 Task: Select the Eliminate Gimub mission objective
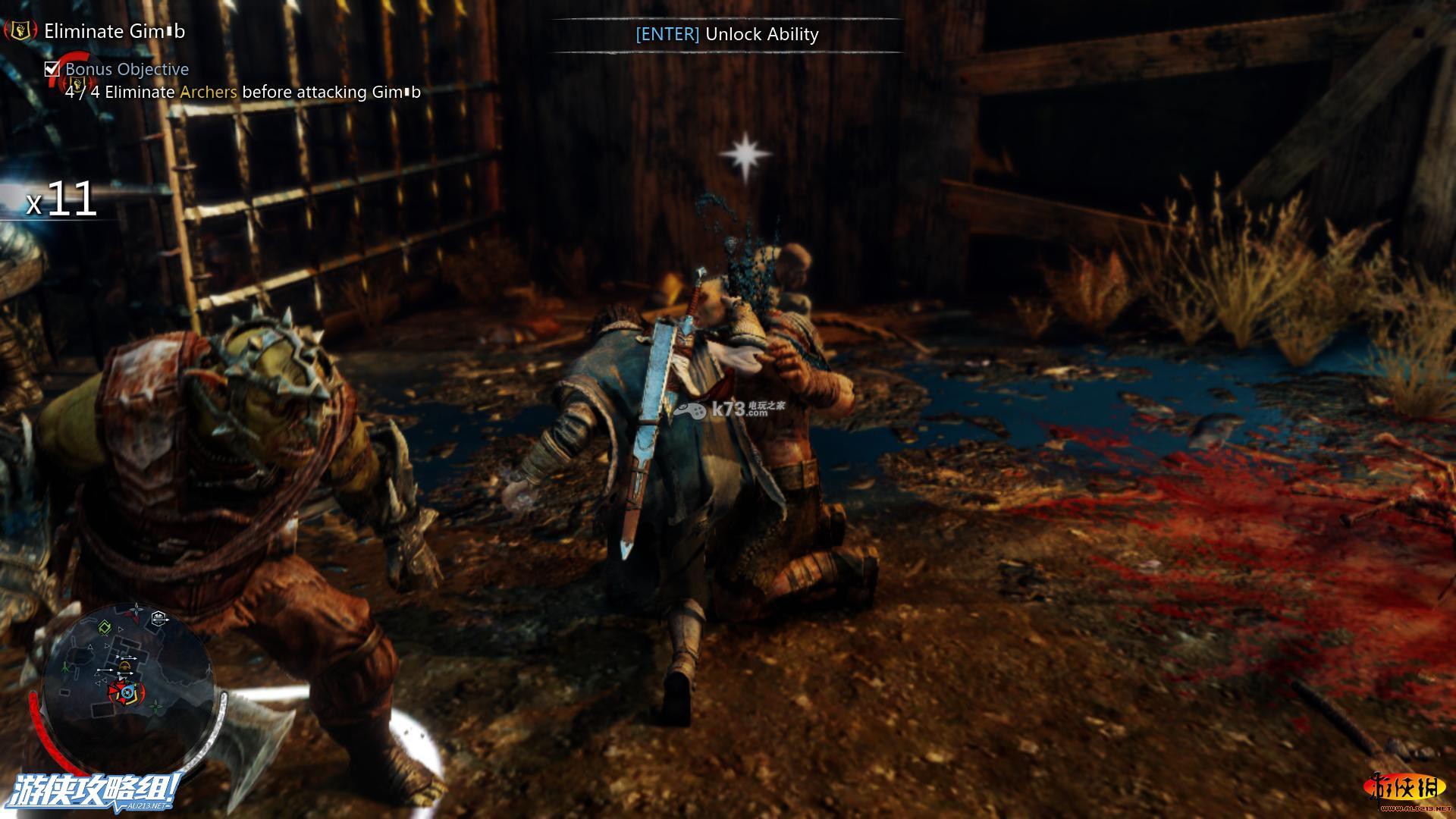click(115, 31)
